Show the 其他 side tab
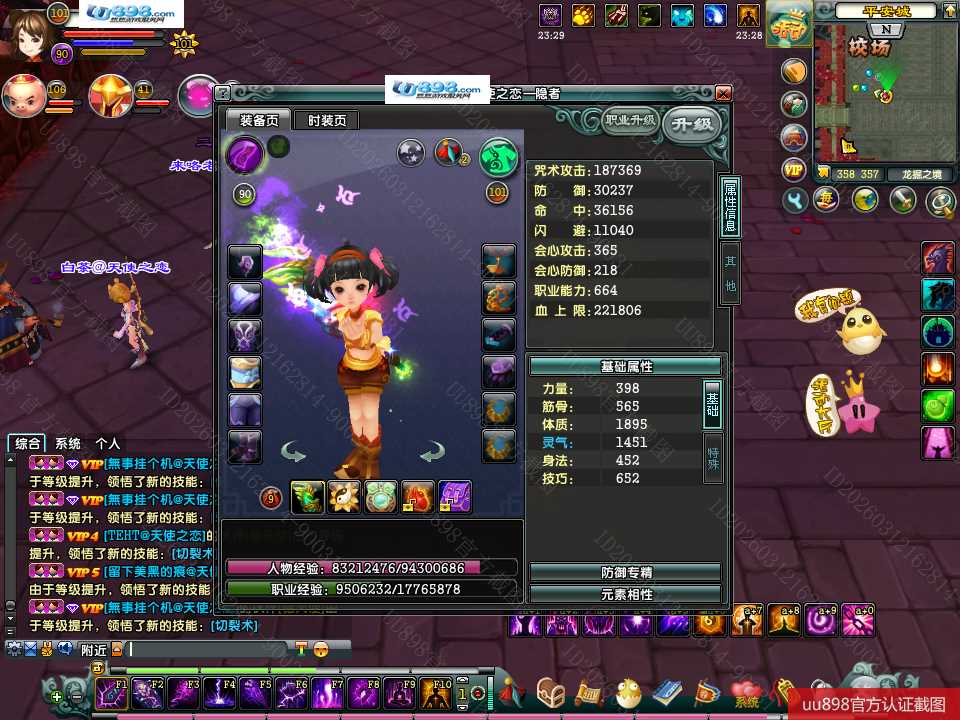 click(730, 273)
